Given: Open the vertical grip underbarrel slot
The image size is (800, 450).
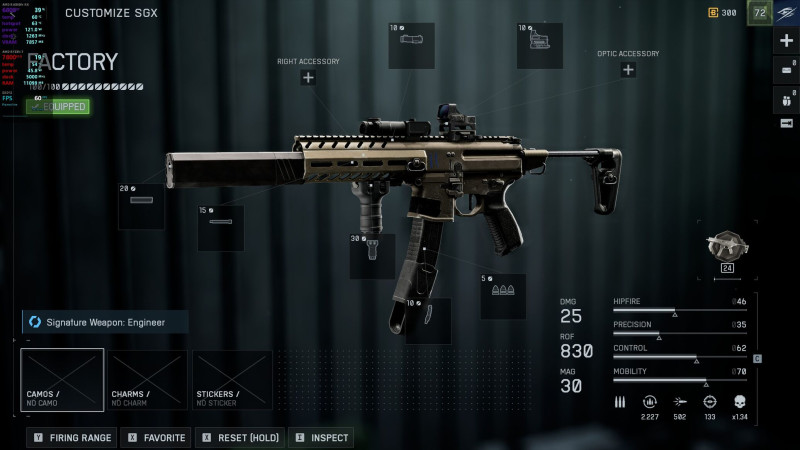Looking at the screenshot, I should pyautogui.click(x=372, y=256).
